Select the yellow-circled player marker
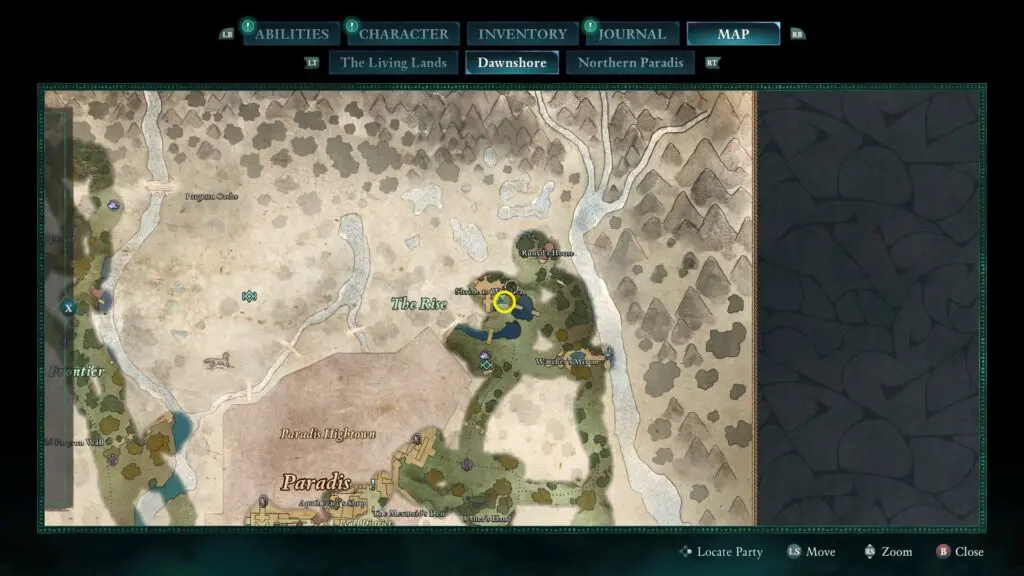The width and height of the screenshot is (1024, 576). [x=505, y=302]
